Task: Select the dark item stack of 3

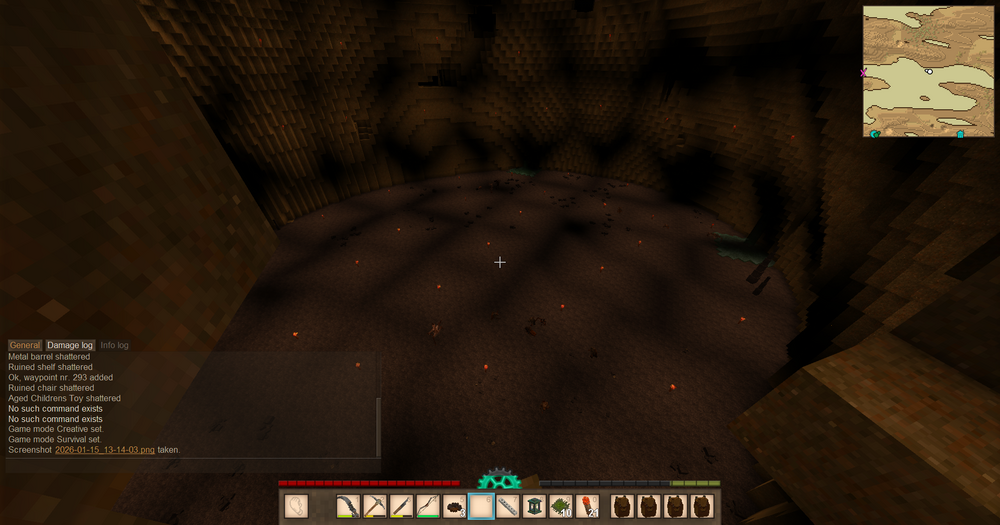Action: pos(455,506)
